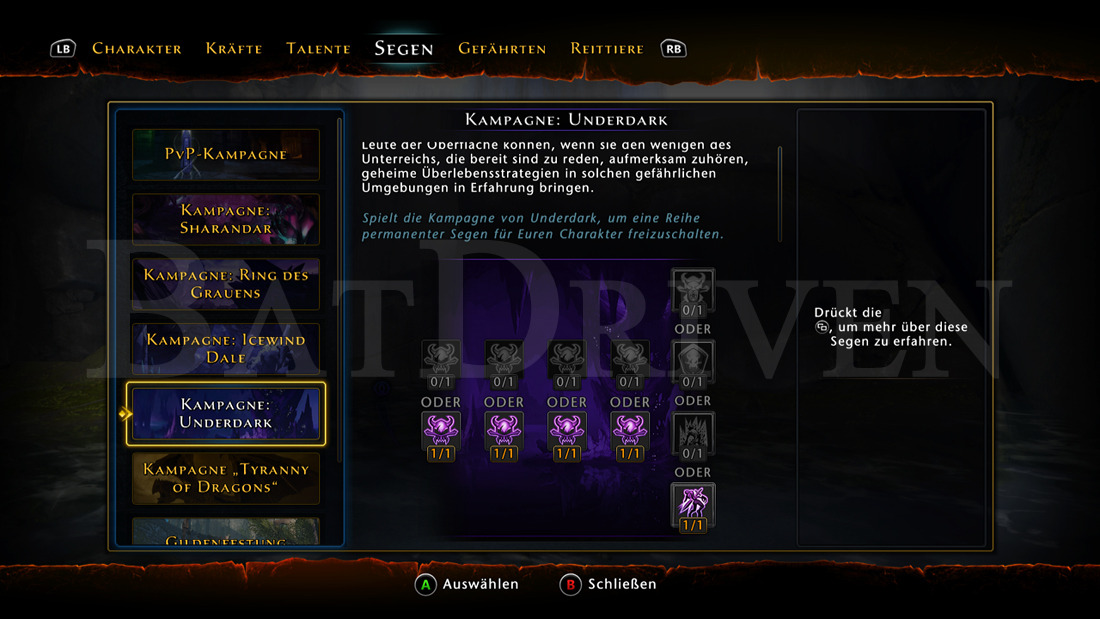Click the Schließen label to close

pos(622,584)
